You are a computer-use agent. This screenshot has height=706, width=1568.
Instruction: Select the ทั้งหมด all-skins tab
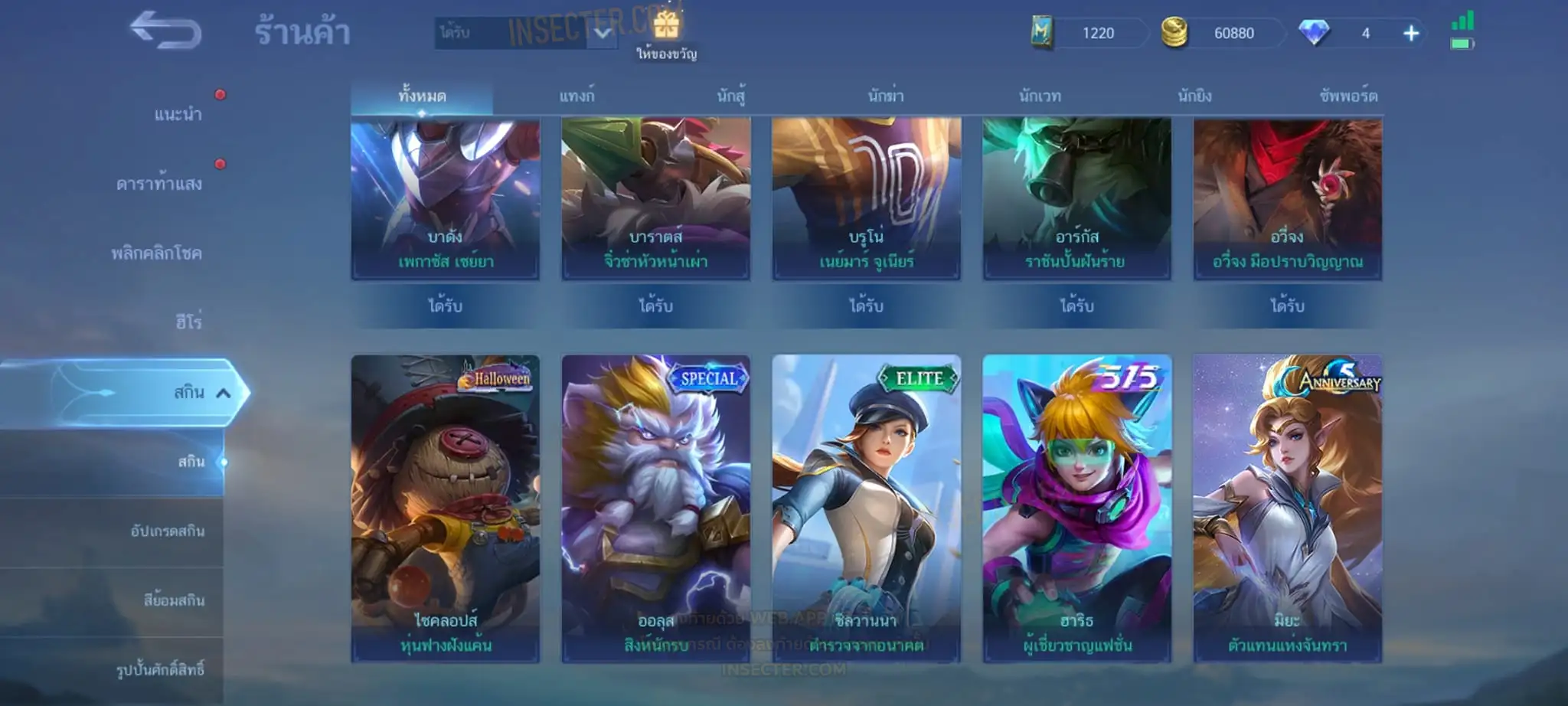click(x=422, y=96)
